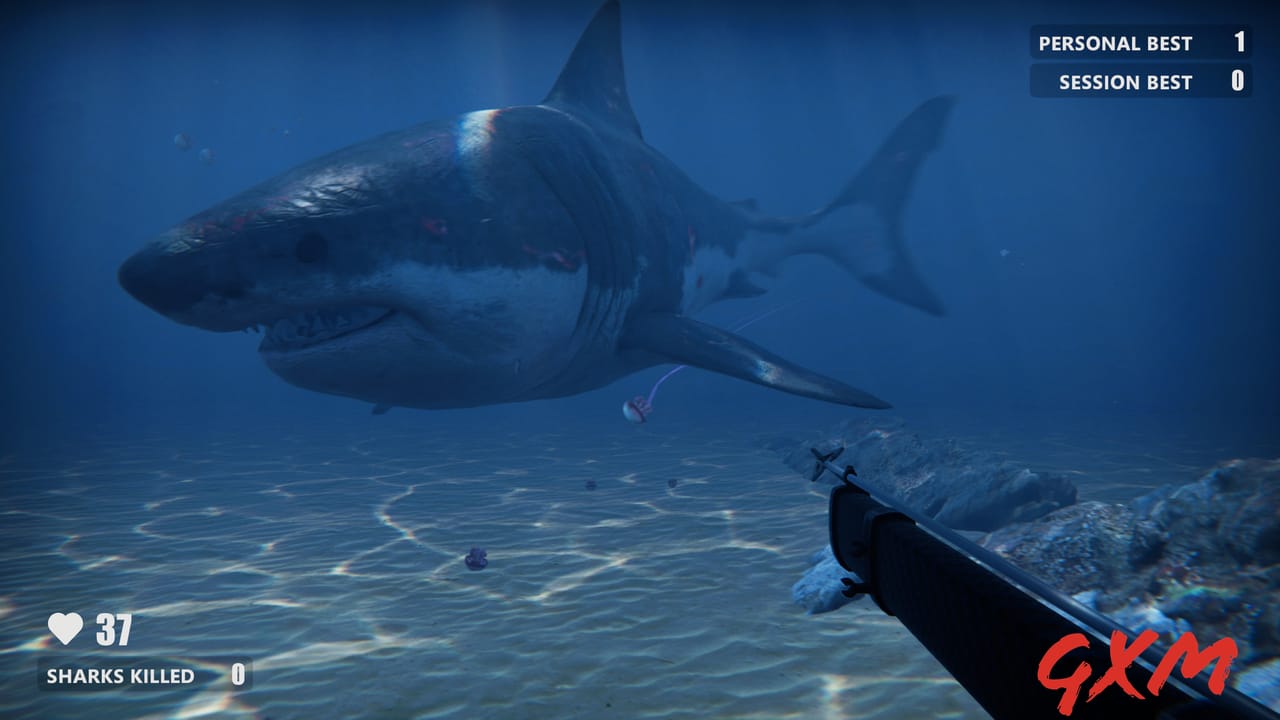Click the spear tip on the gun
The height and width of the screenshot is (720, 1280).
click(x=826, y=462)
